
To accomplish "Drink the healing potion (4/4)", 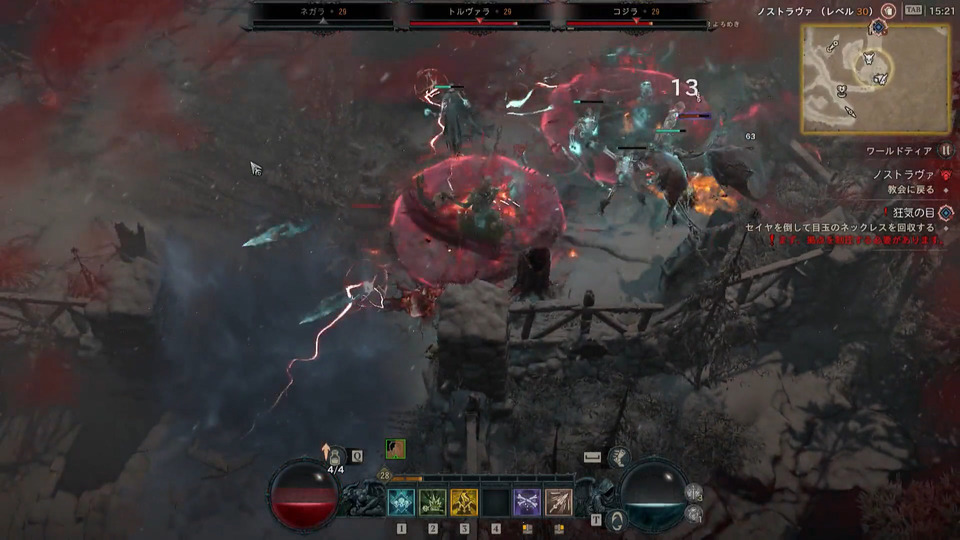I will tap(337, 456).
